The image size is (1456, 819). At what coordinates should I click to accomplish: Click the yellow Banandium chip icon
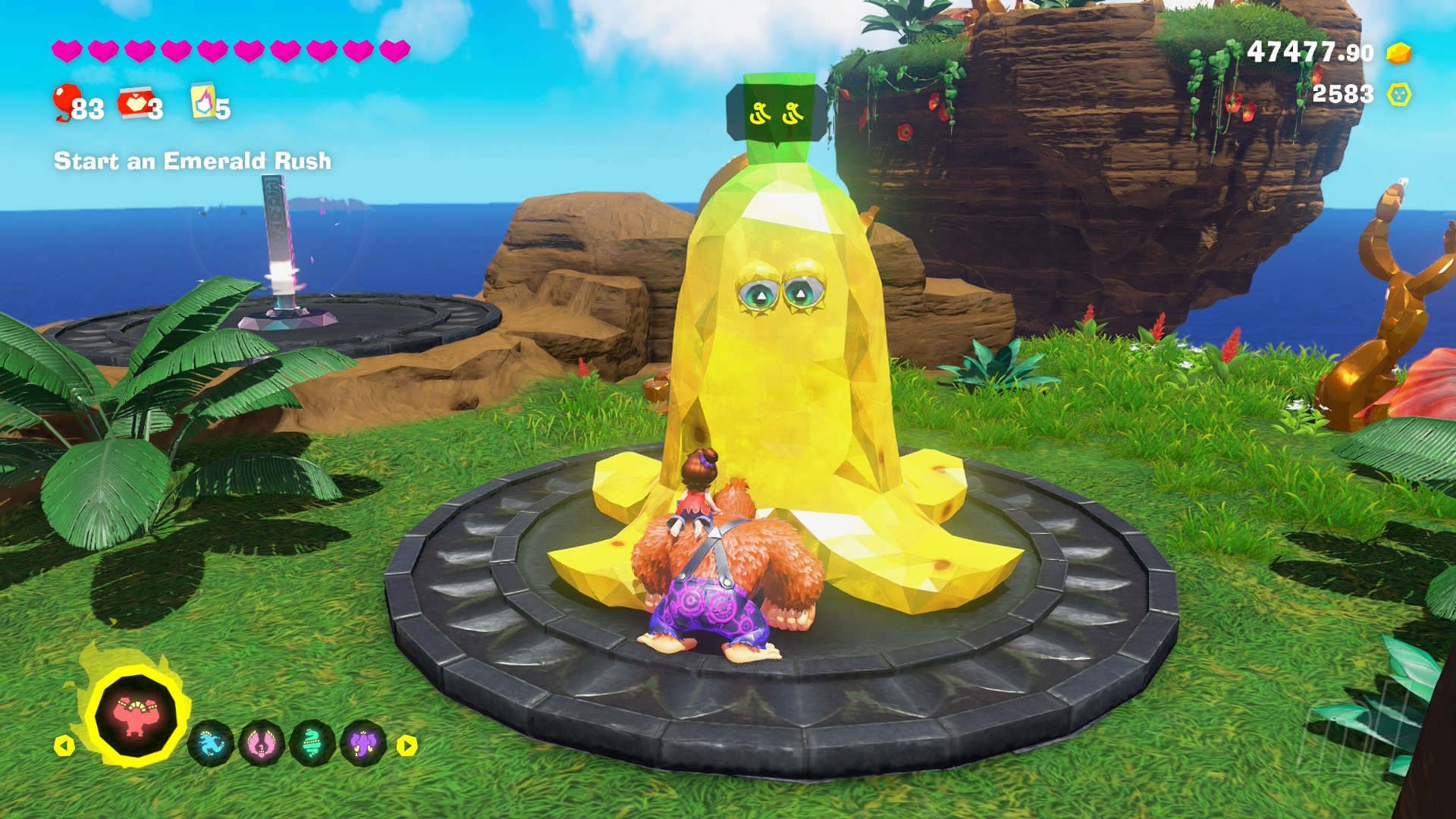click(1399, 95)
